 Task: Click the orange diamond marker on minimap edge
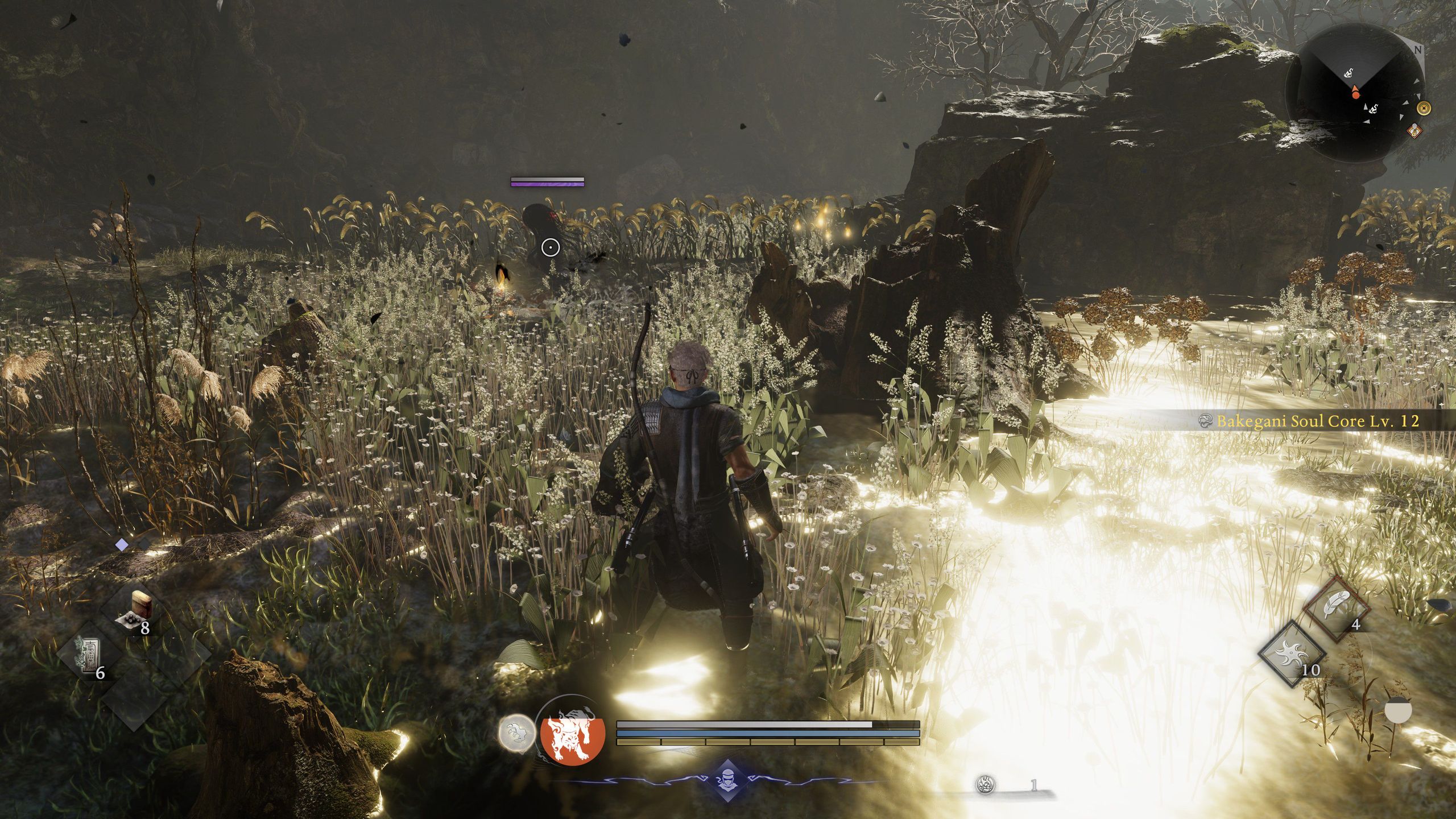click(1414, 131)
